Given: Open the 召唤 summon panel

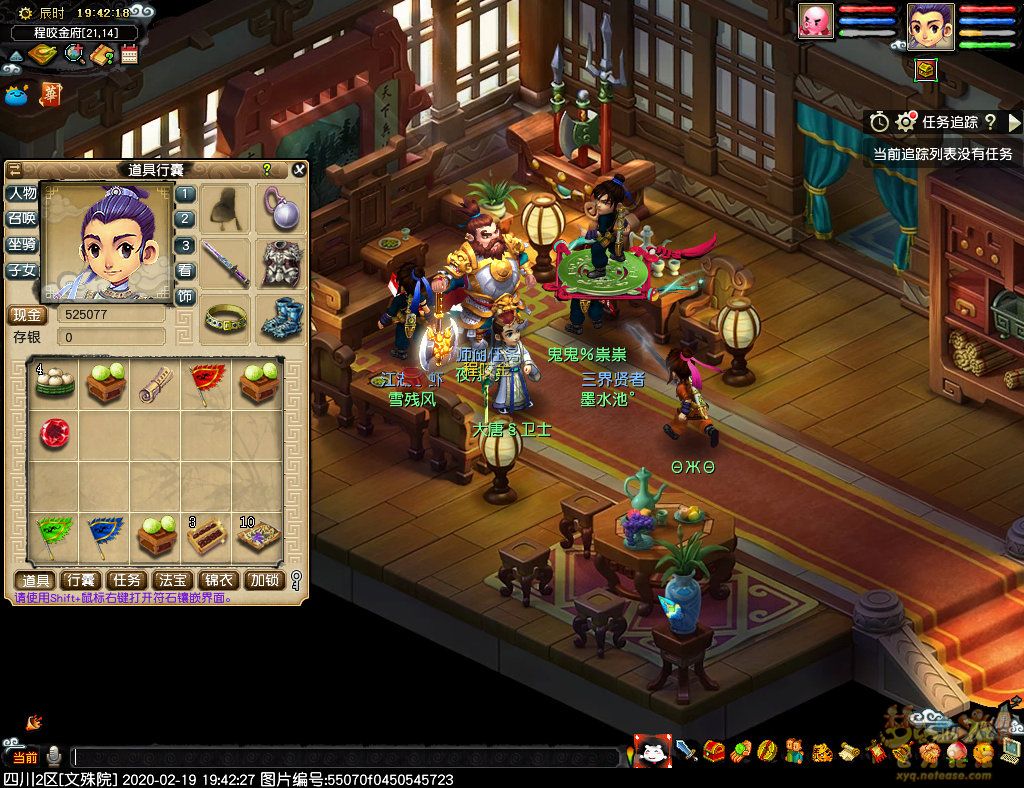Looking at the screenshot, I should [22, 219].
